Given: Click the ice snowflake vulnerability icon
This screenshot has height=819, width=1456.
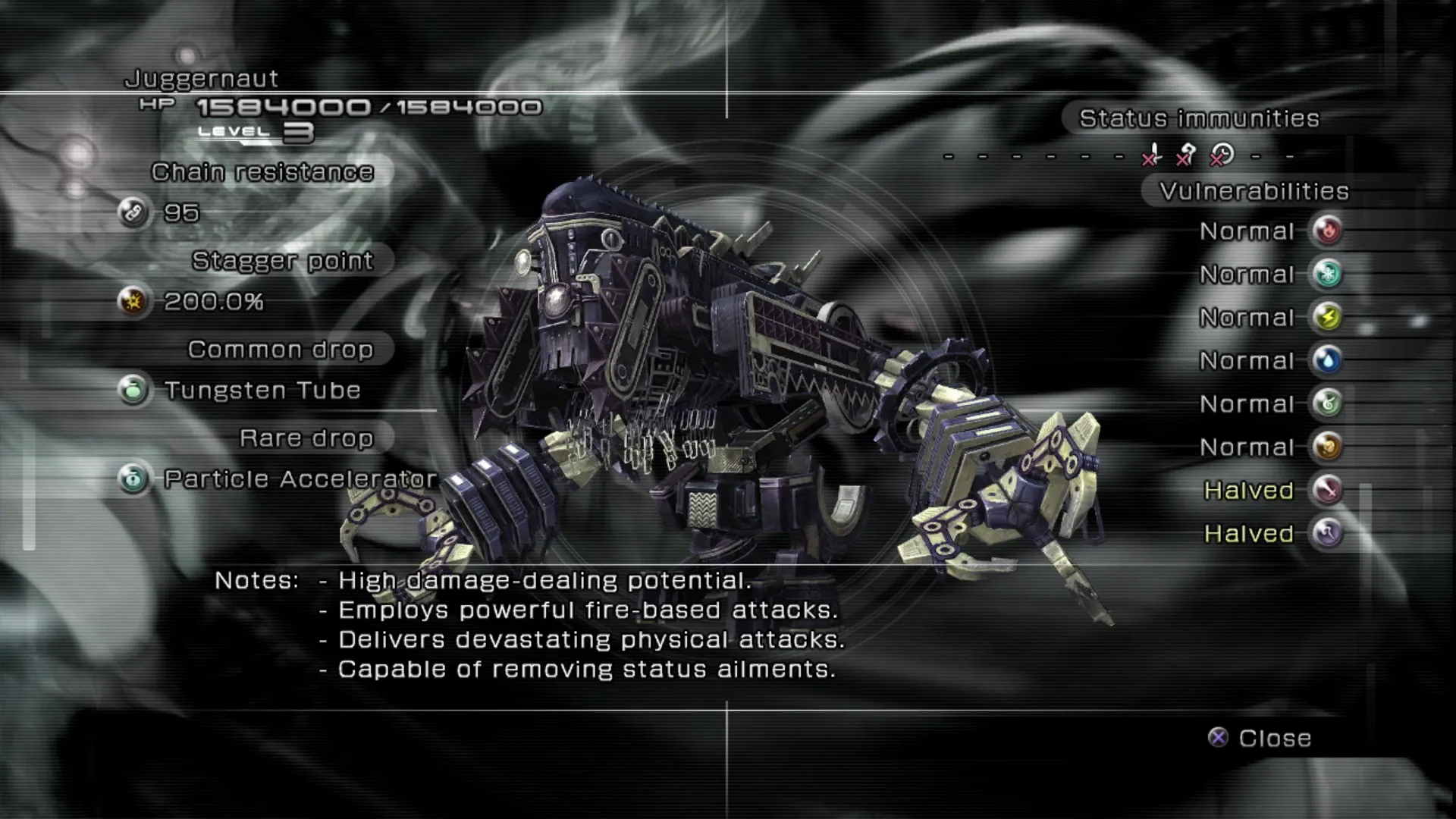Looking at the screenshot, I should point(1327,274).
